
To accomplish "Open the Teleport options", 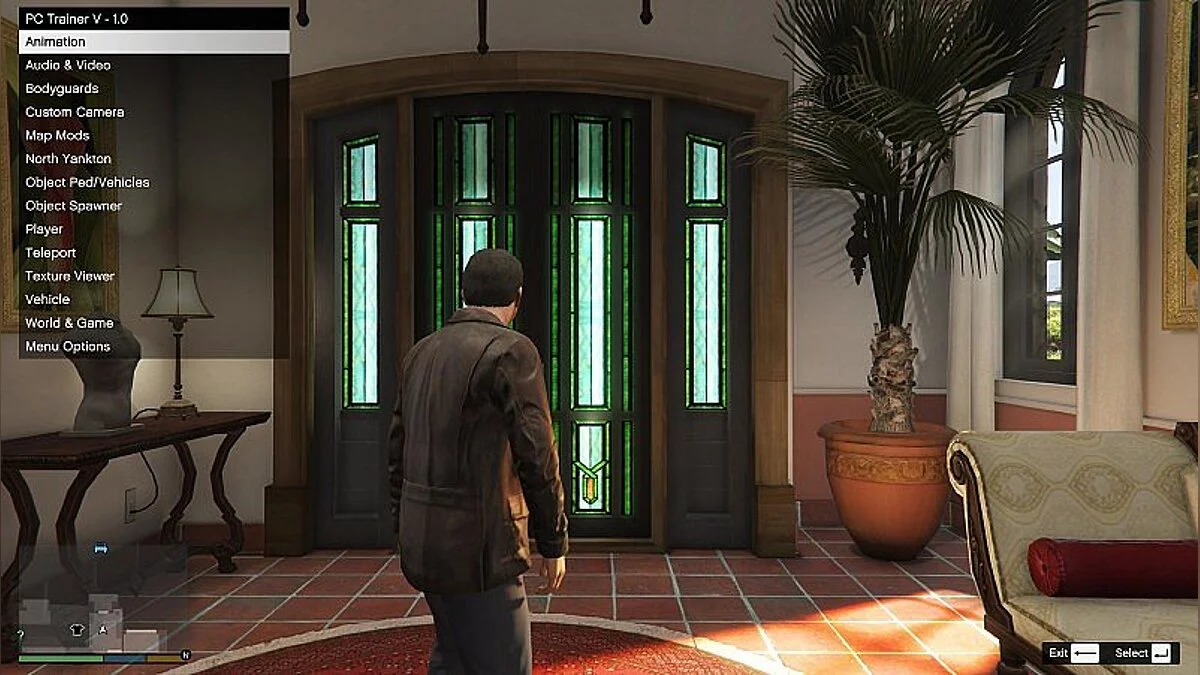I will click(x=51, y=253).
